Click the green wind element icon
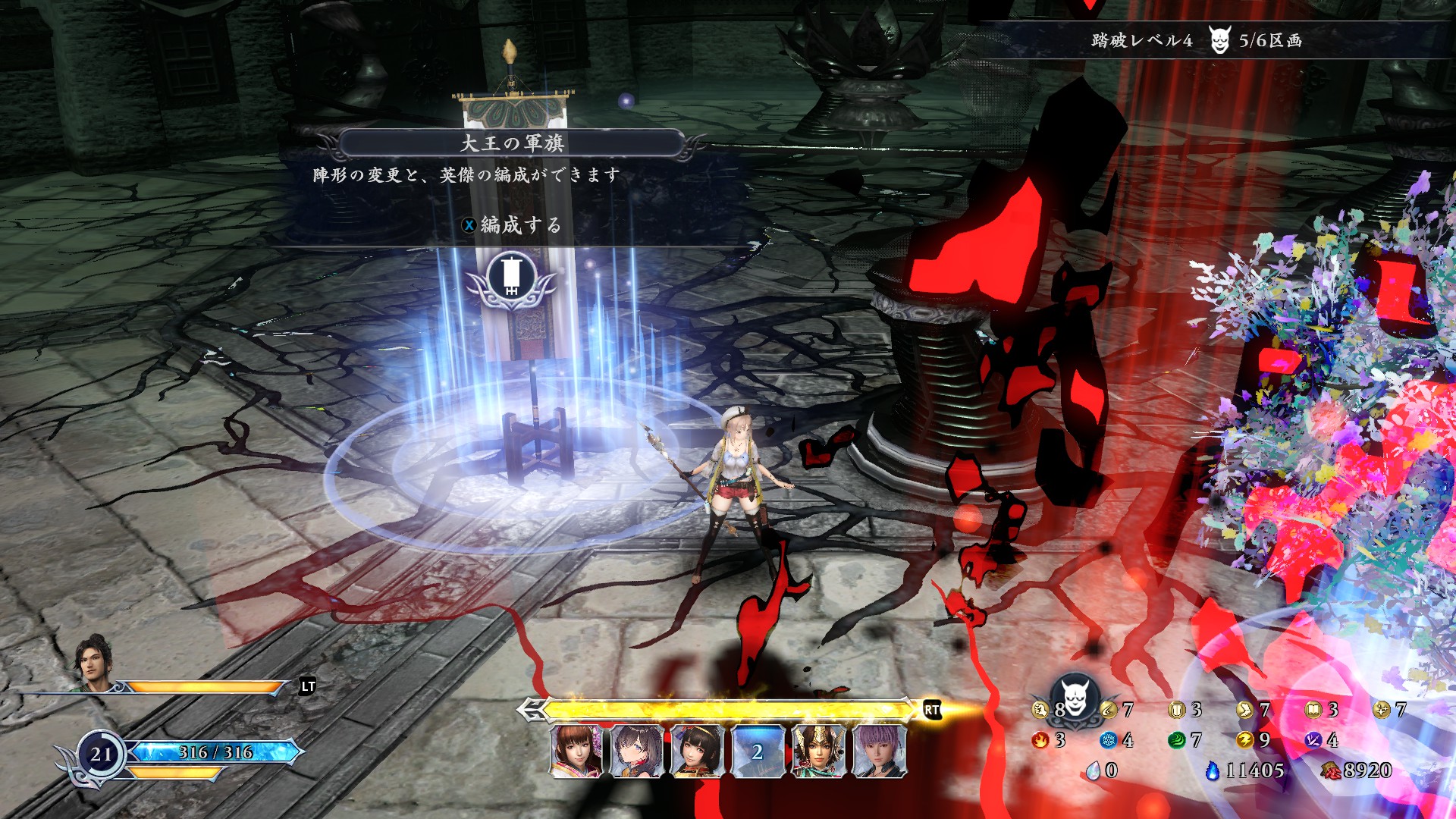The image size is (1456, 819). click(x=1176, y=740)
